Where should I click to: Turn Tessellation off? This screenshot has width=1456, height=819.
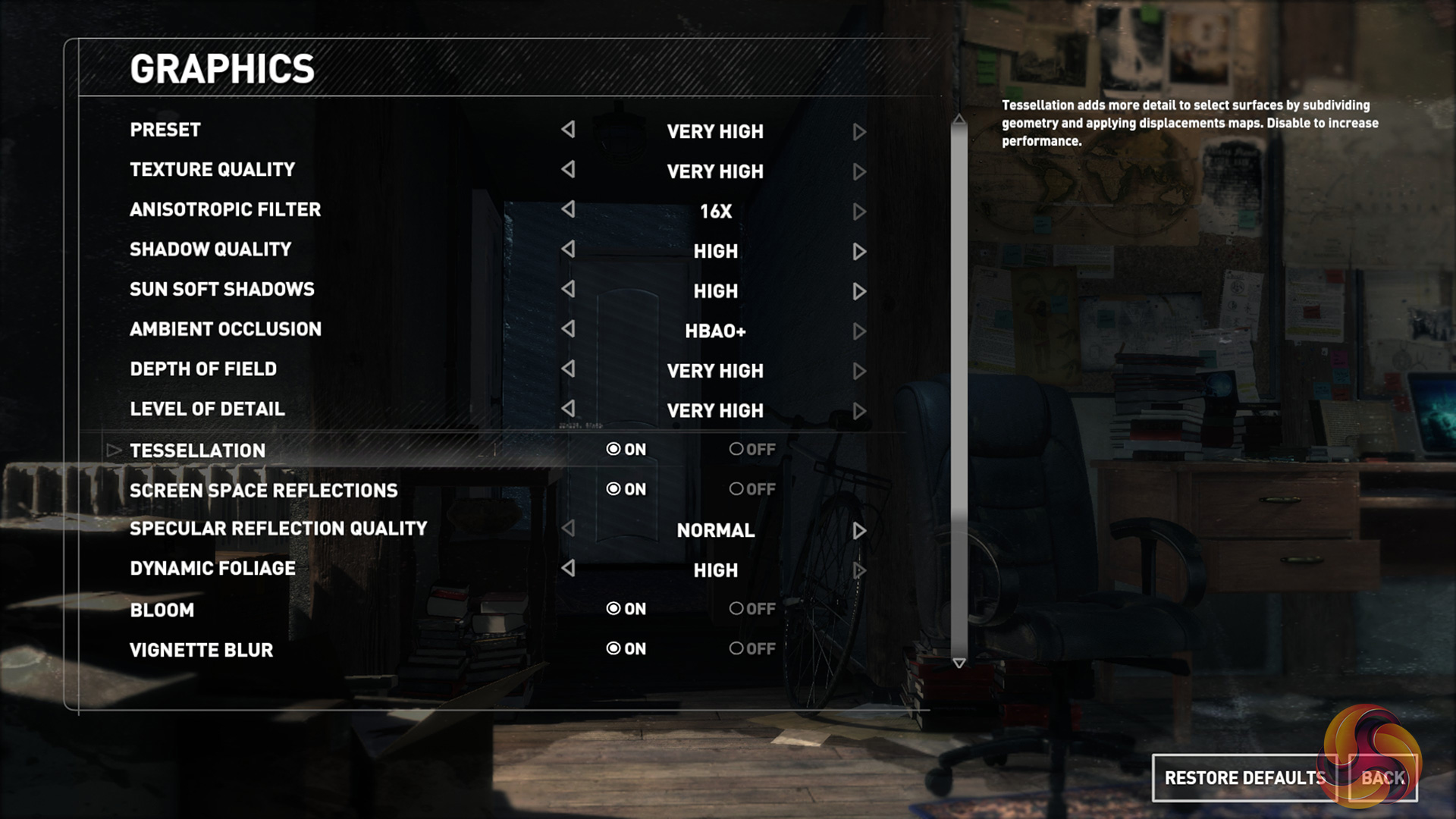tap(752, 450)
